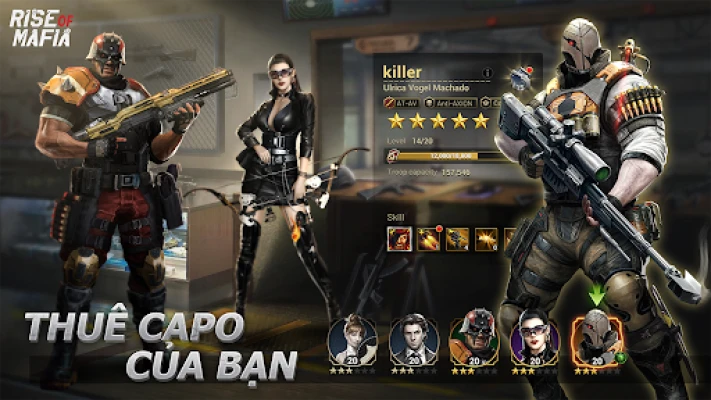Select the highlighted grey-masked capo portrait
The image size is (711, 400).
(x=593, y=340)
